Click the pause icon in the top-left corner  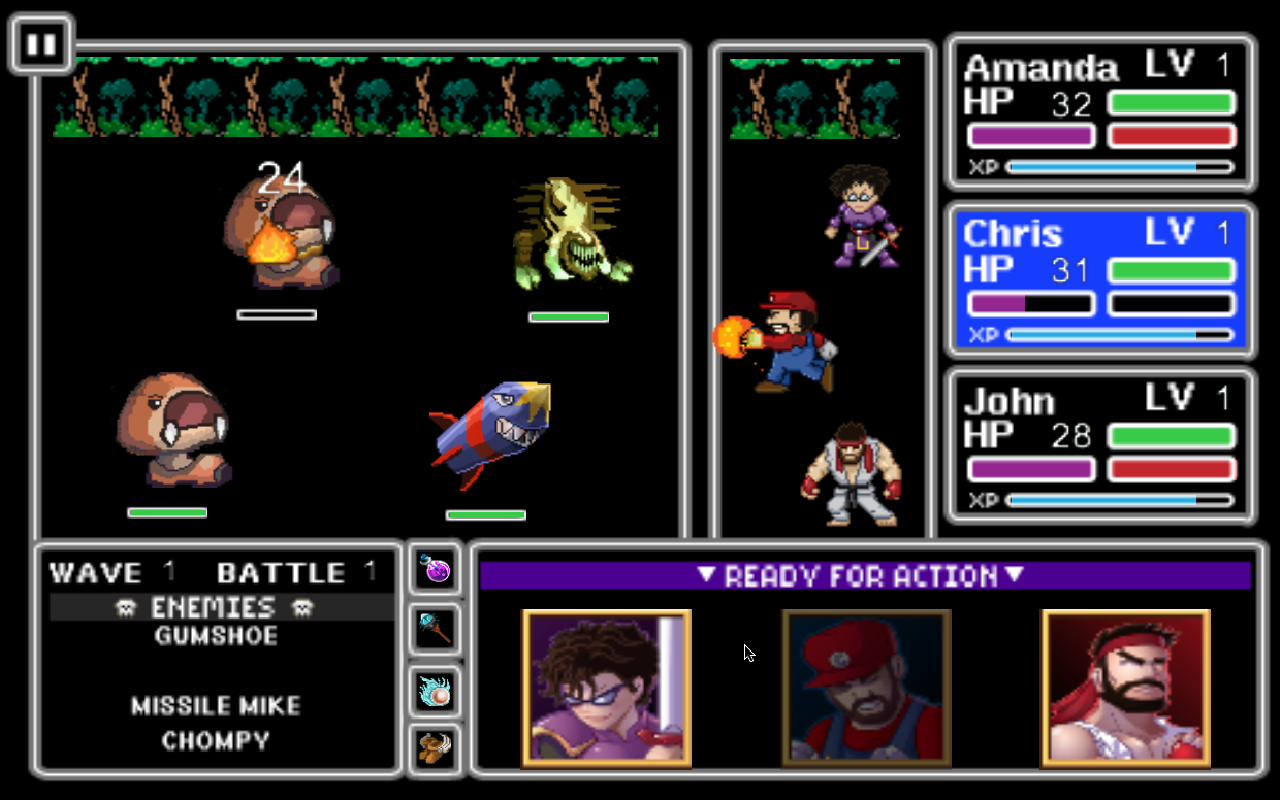pos(41,43)
